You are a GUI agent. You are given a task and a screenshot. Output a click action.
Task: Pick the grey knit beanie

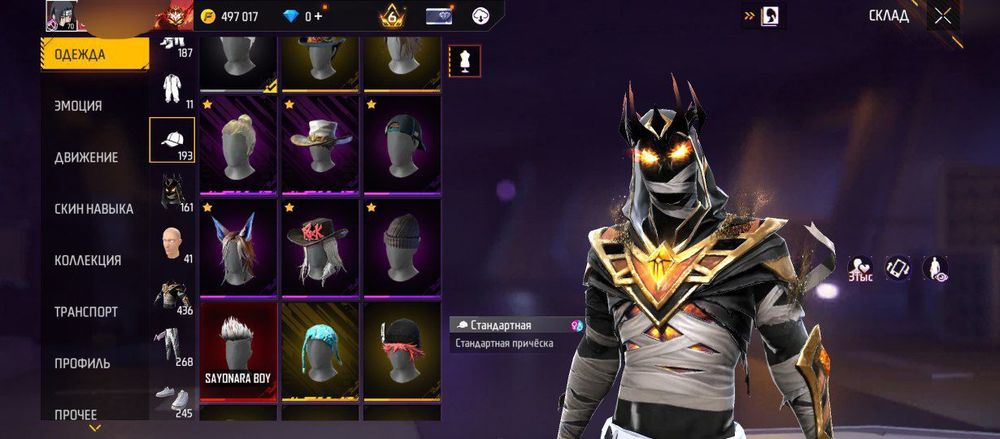pos(401,246)
